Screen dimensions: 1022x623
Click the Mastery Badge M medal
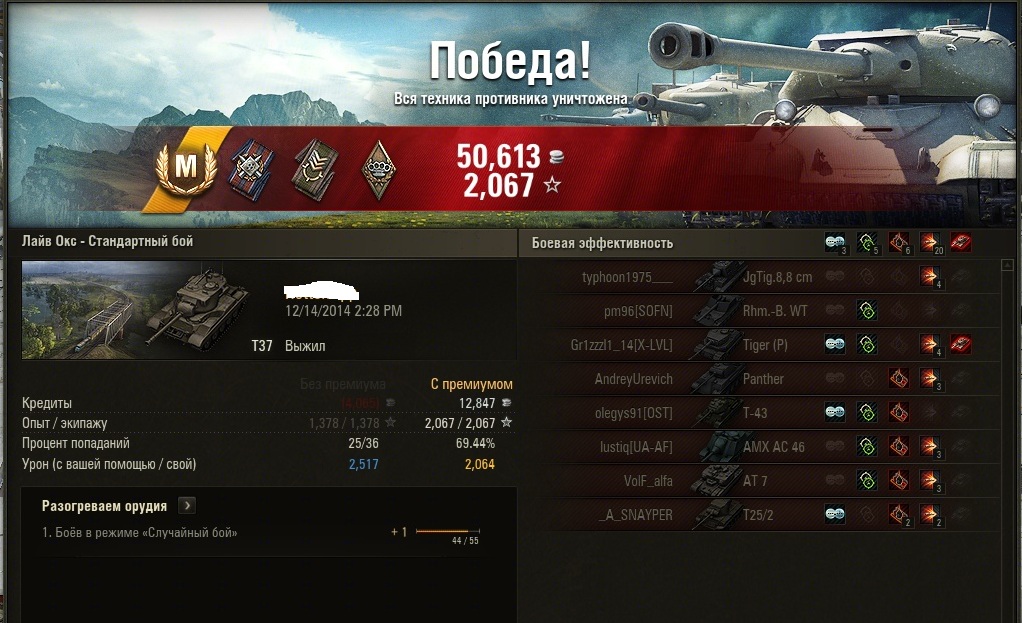tap(186, 167)
